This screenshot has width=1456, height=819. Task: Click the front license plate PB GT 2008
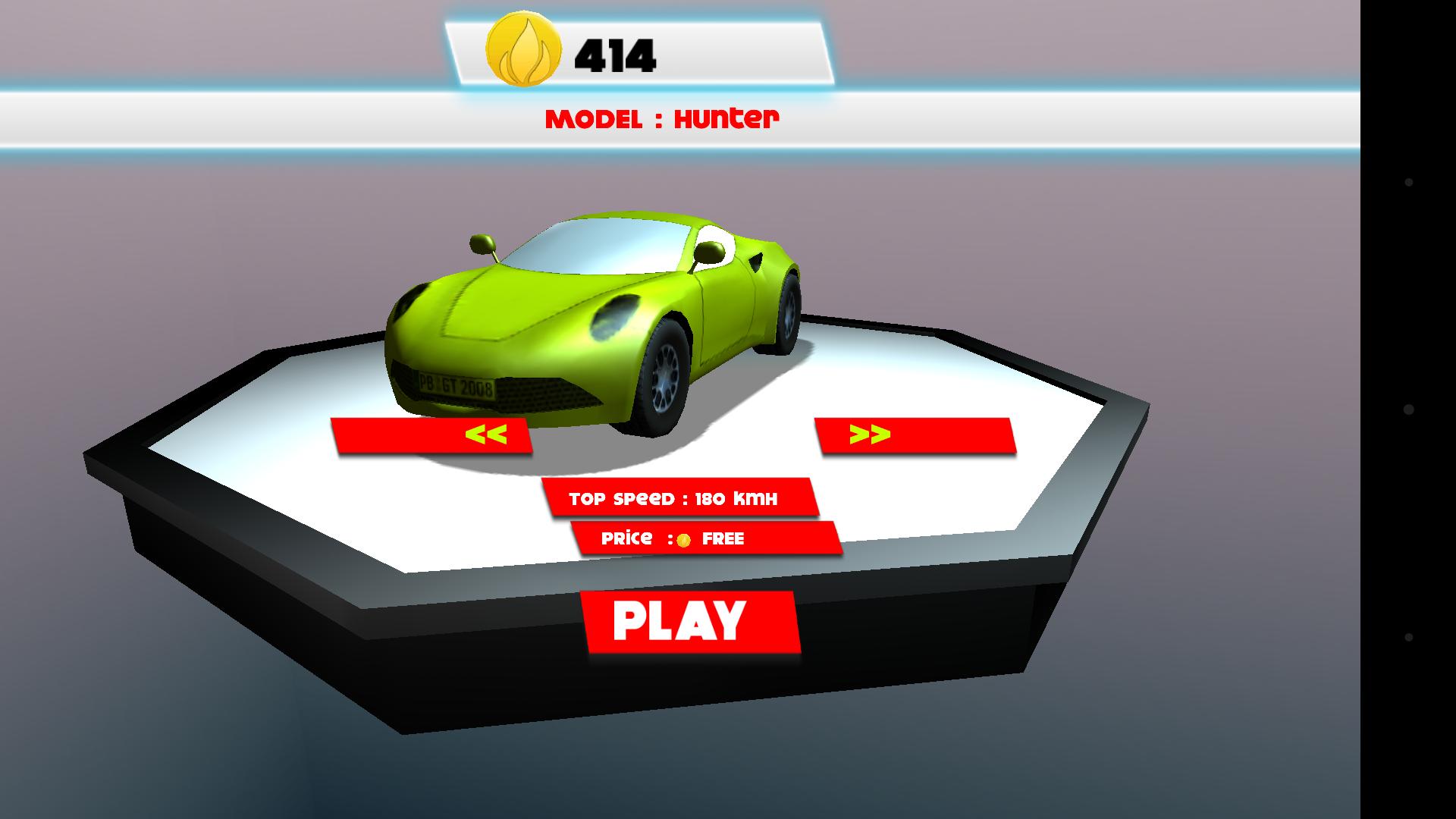pyautogui.click(x=455, y=384)
